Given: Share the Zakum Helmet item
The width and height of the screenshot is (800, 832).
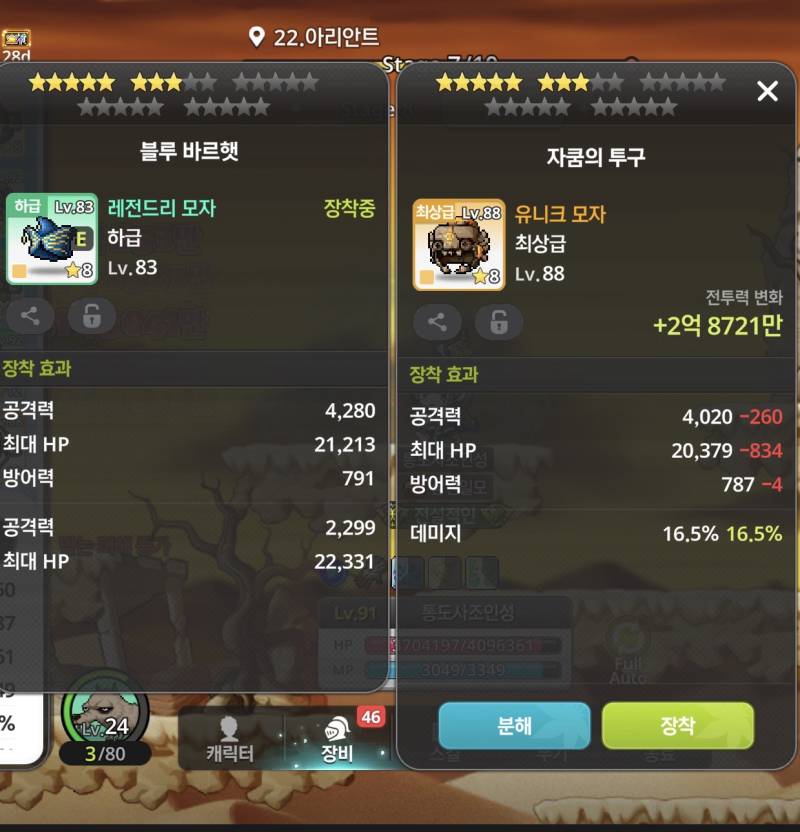Looking at the screenshot, I should [437, 321].
